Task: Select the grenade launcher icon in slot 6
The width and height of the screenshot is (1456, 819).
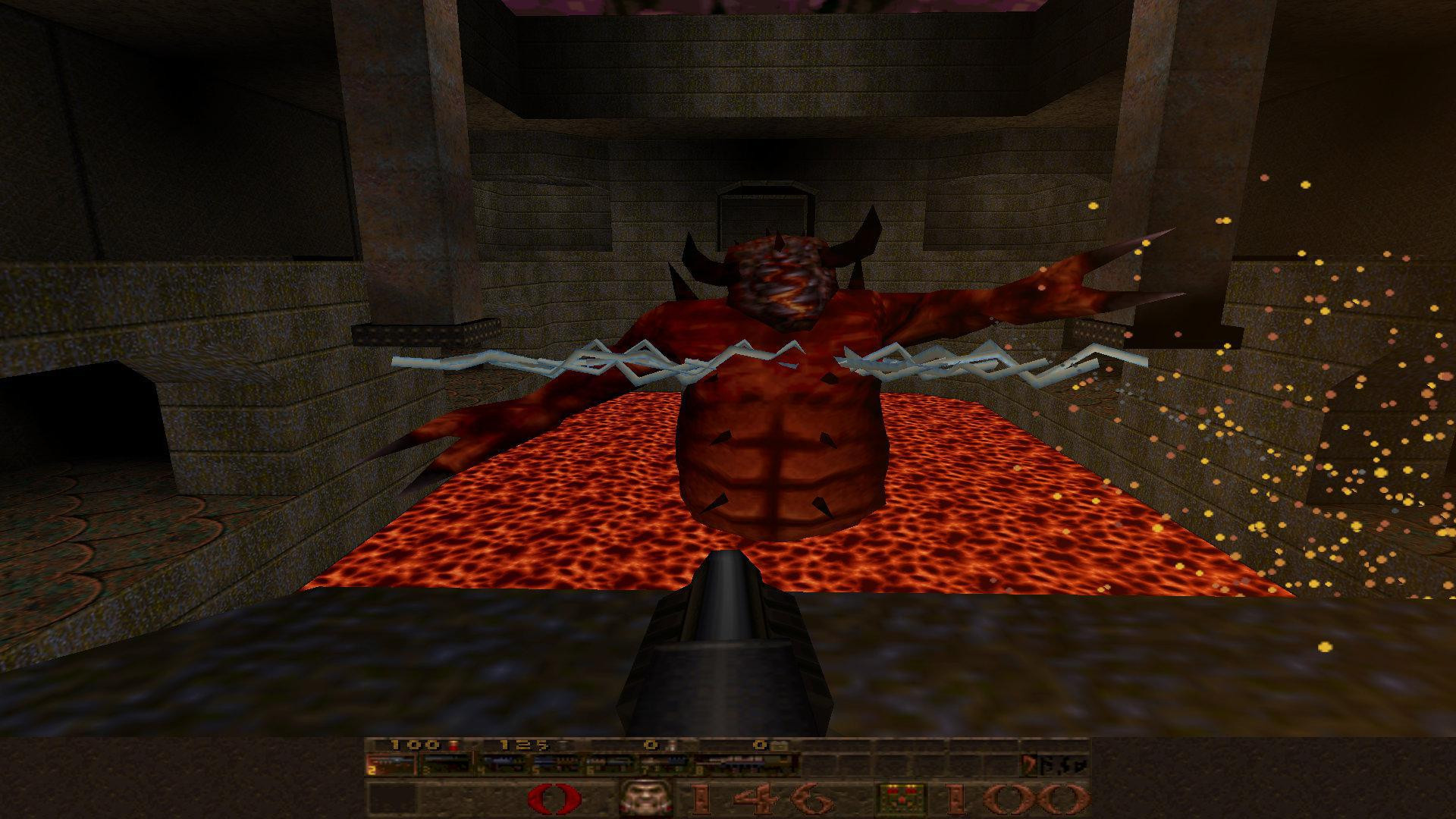Action: tap(613, 768)
